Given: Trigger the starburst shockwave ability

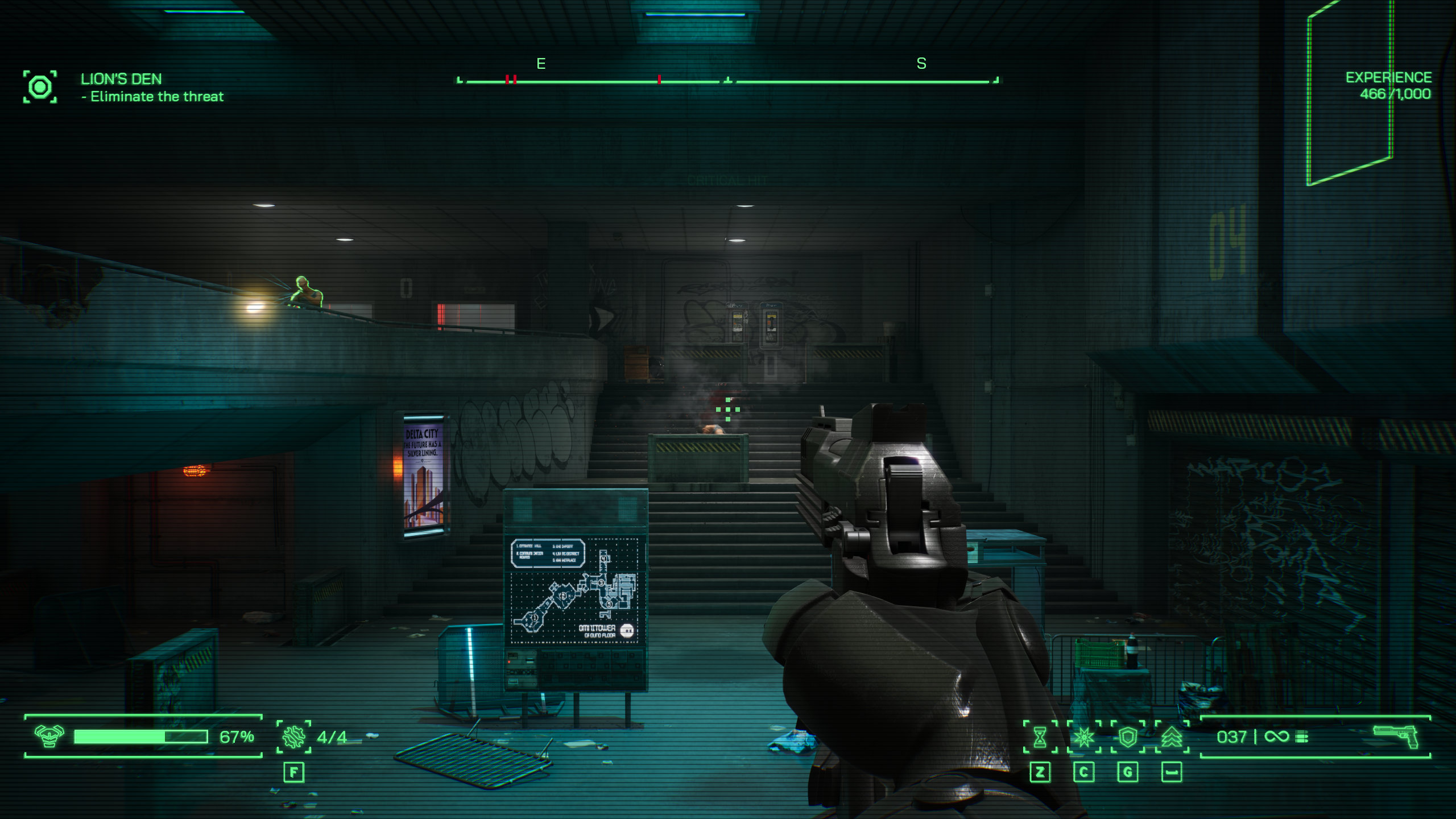Looking at the screenshot, I should tap(1083, 737).
